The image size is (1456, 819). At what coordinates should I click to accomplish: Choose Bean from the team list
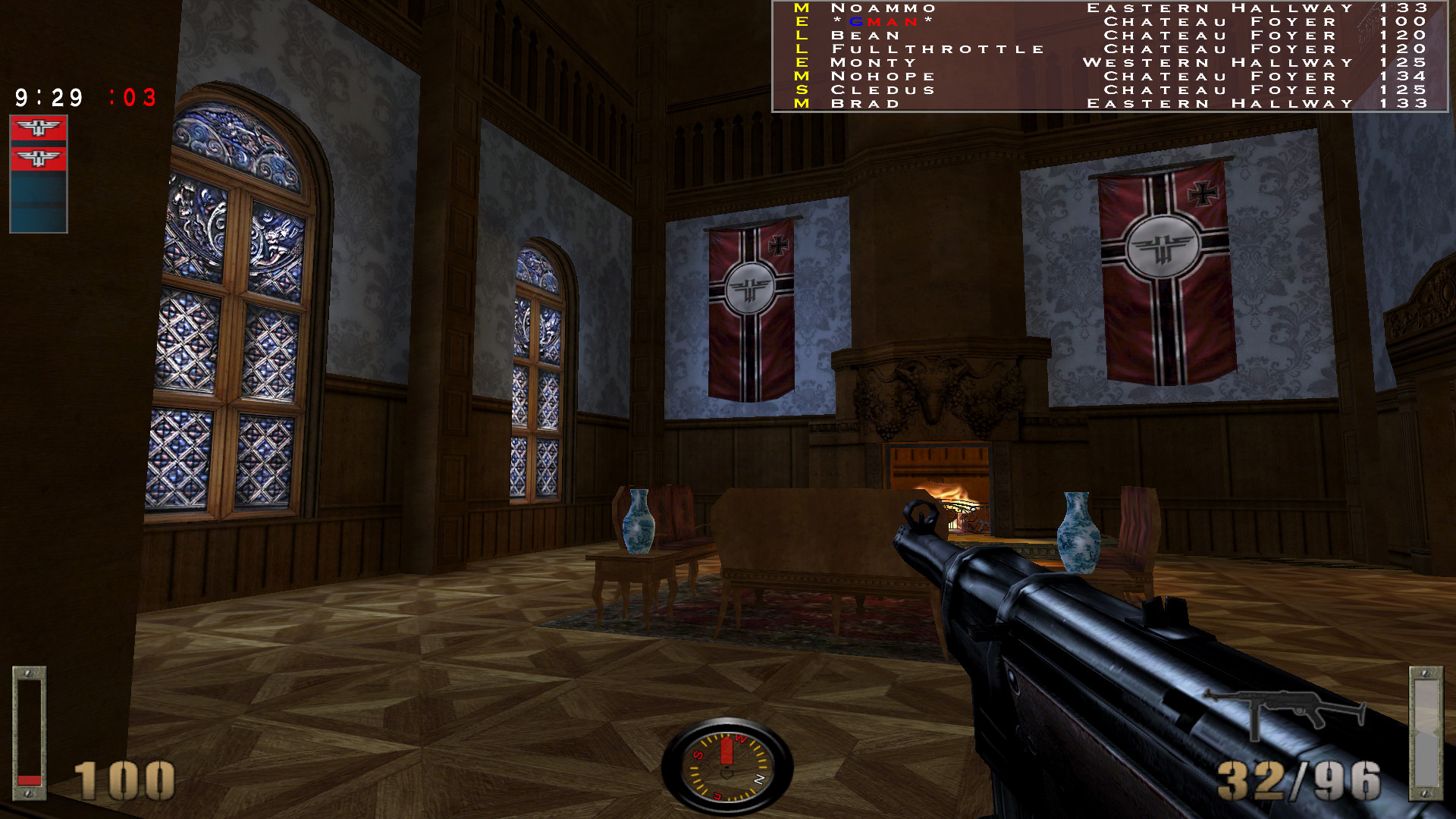(865, 36)
